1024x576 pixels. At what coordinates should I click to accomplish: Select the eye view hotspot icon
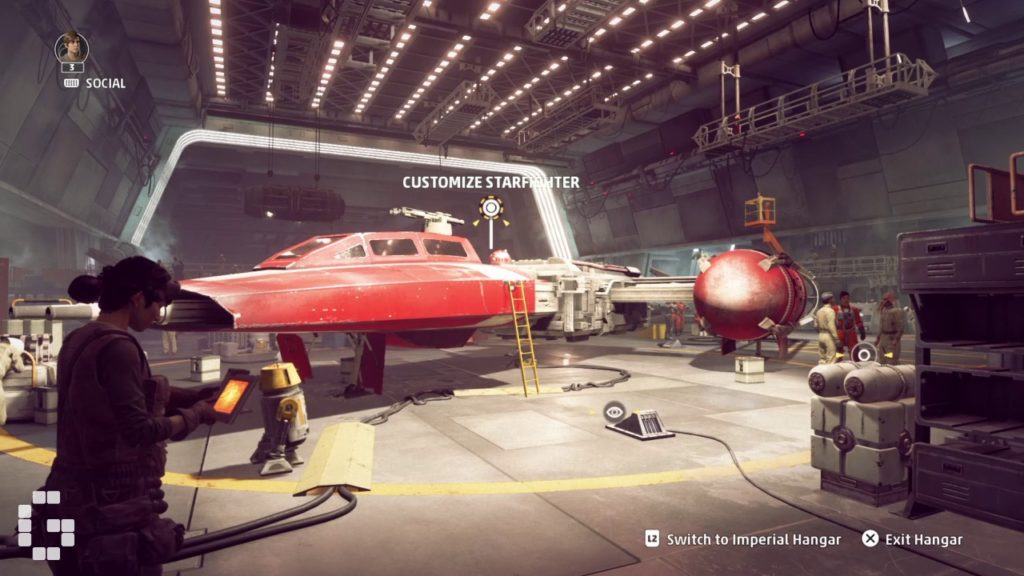pos(614,409)
